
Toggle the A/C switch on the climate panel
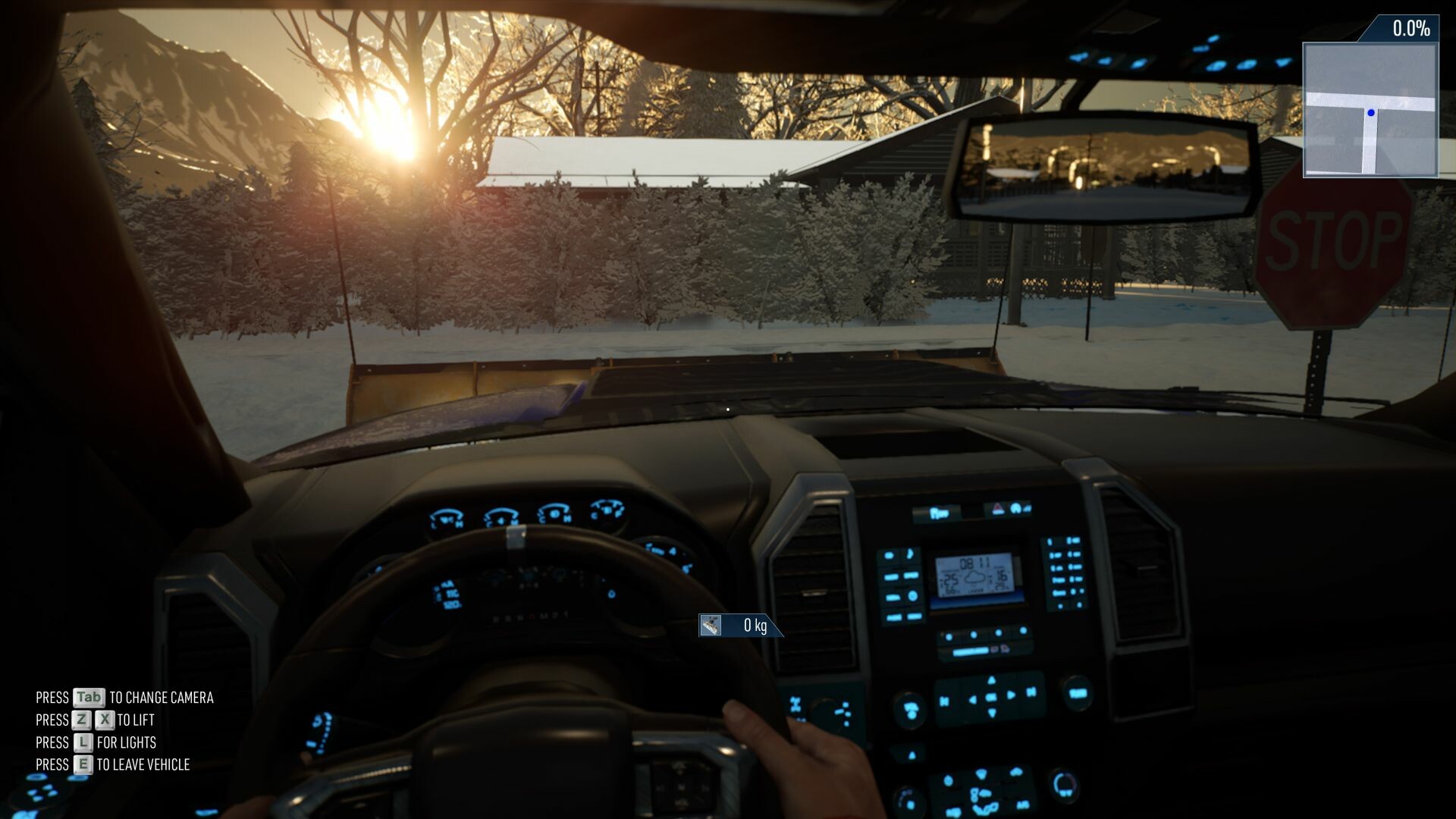(x=1024, y=805)
